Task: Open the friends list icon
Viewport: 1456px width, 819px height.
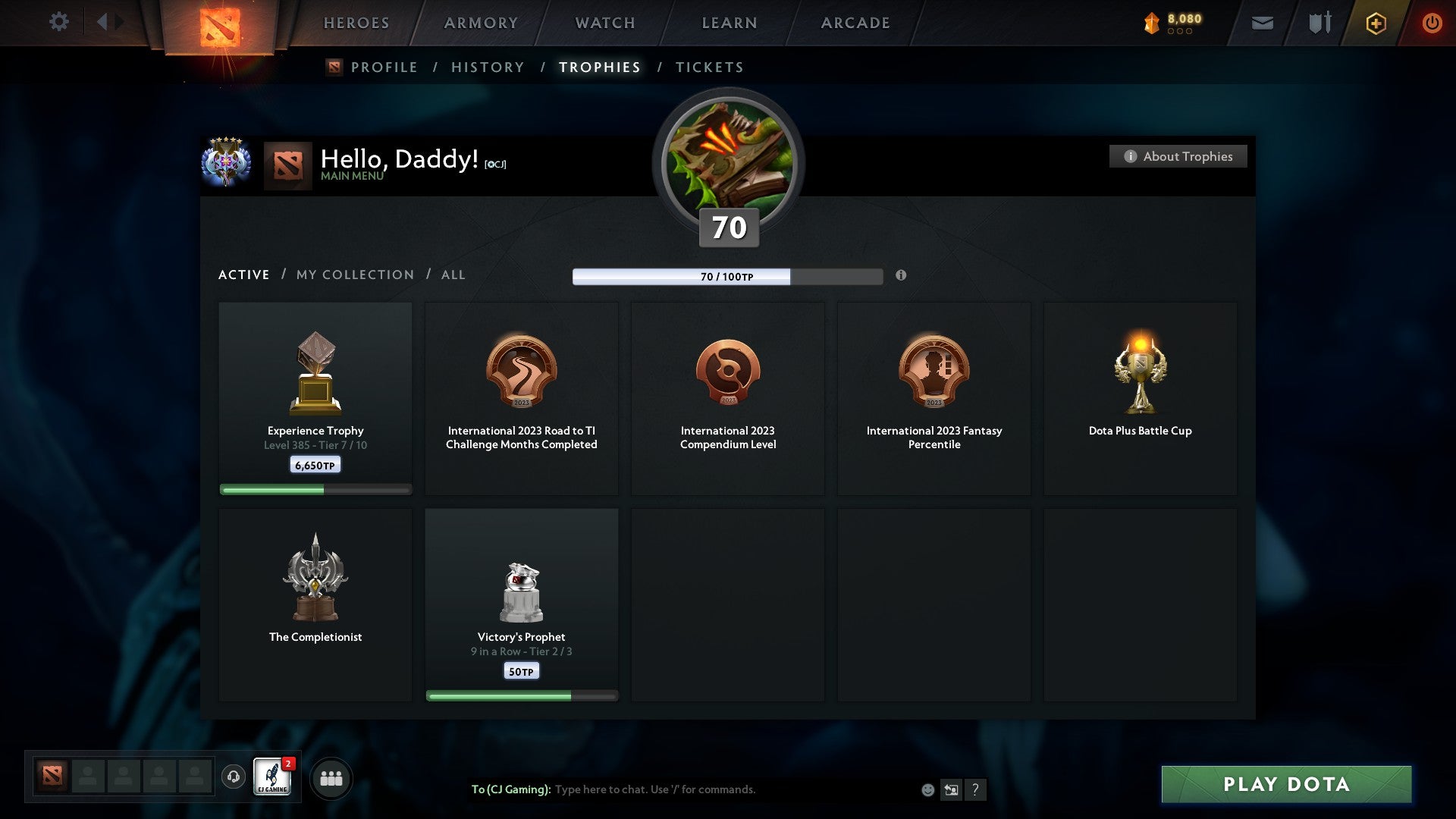Action: tap(330, 777)
